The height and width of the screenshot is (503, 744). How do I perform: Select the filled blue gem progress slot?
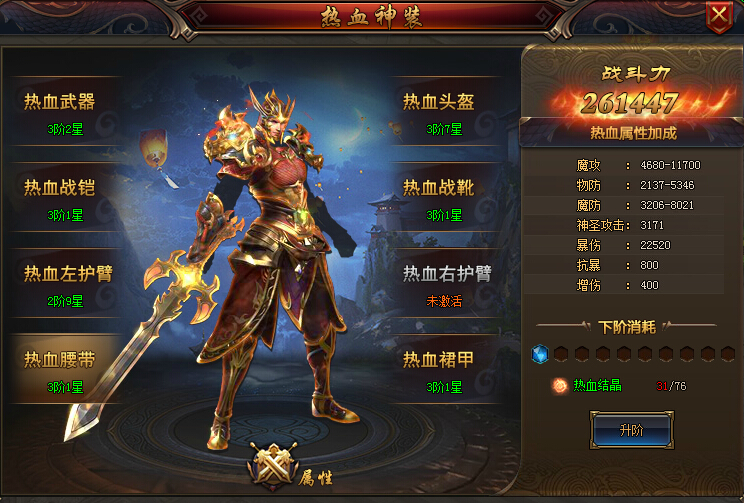(x=540, y=354)
